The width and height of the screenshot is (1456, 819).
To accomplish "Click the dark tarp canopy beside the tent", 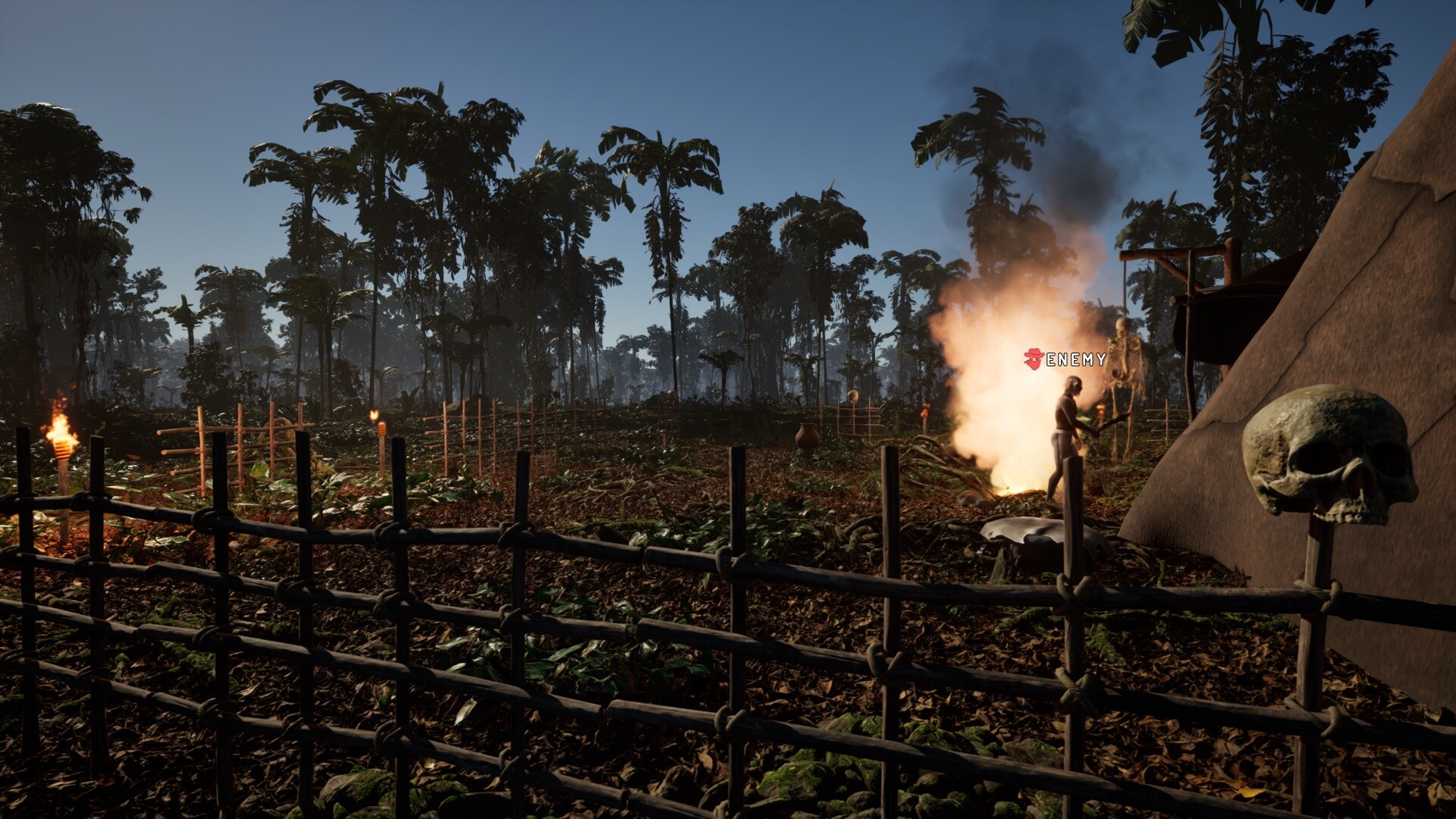I will (x=1213, y=318).
